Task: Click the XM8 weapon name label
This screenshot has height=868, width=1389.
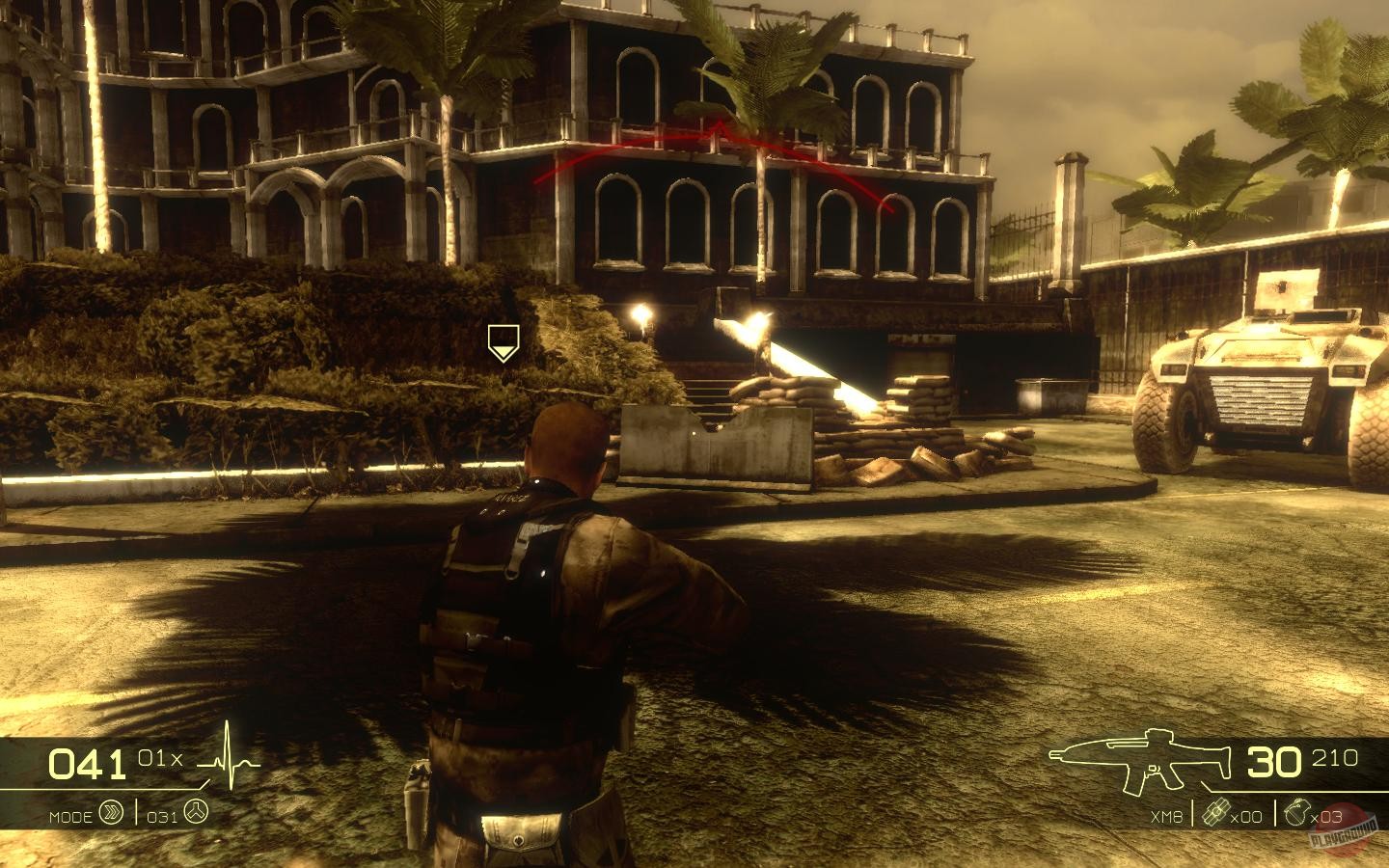Action: tap(1167, 816)
